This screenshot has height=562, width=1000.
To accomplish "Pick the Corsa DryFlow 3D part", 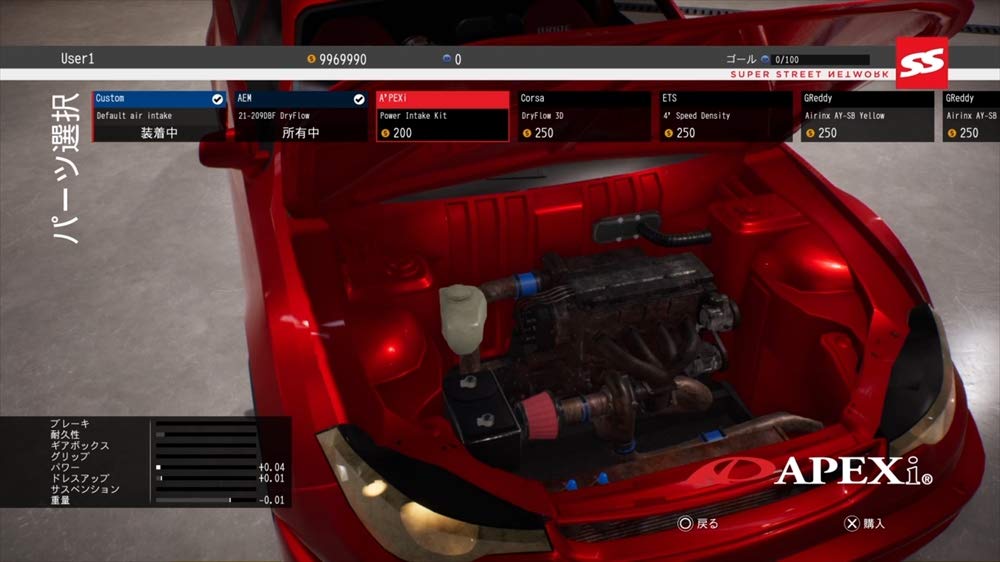I will click(x=584, y=116).
